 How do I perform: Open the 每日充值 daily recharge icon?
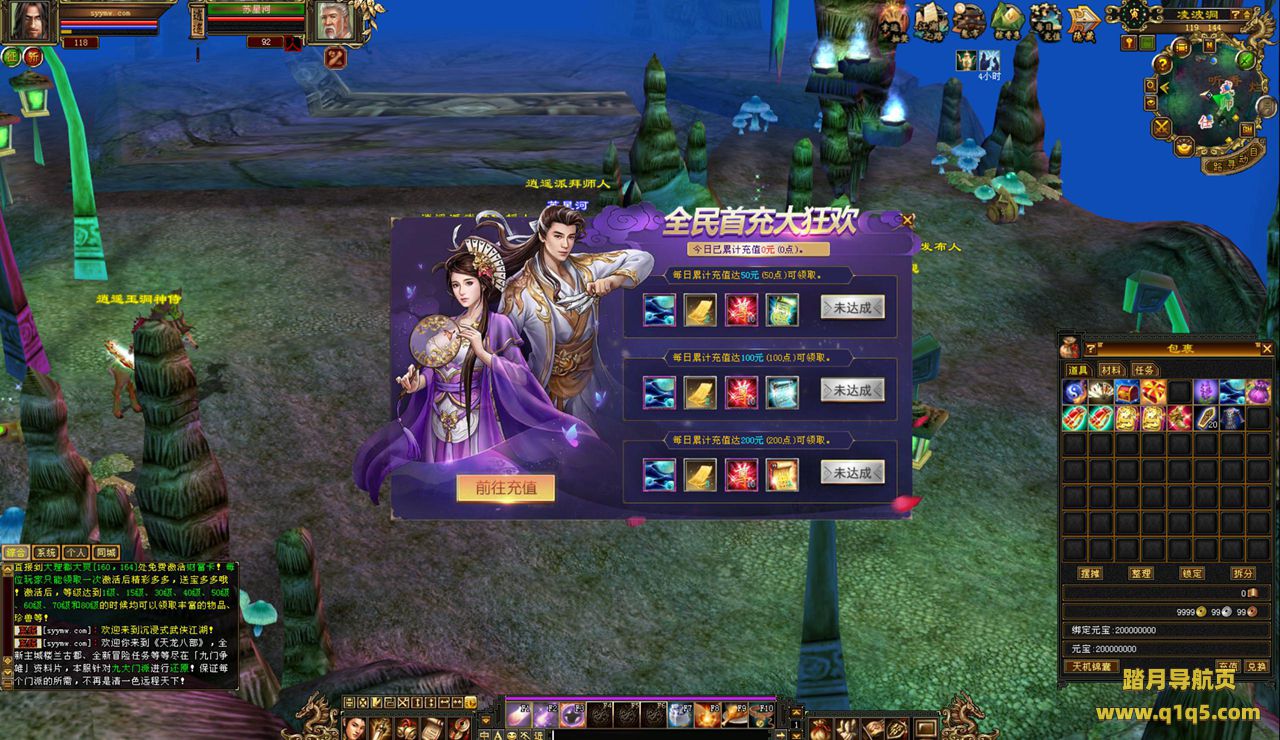pyautogui.click(x=1047, y=20)
